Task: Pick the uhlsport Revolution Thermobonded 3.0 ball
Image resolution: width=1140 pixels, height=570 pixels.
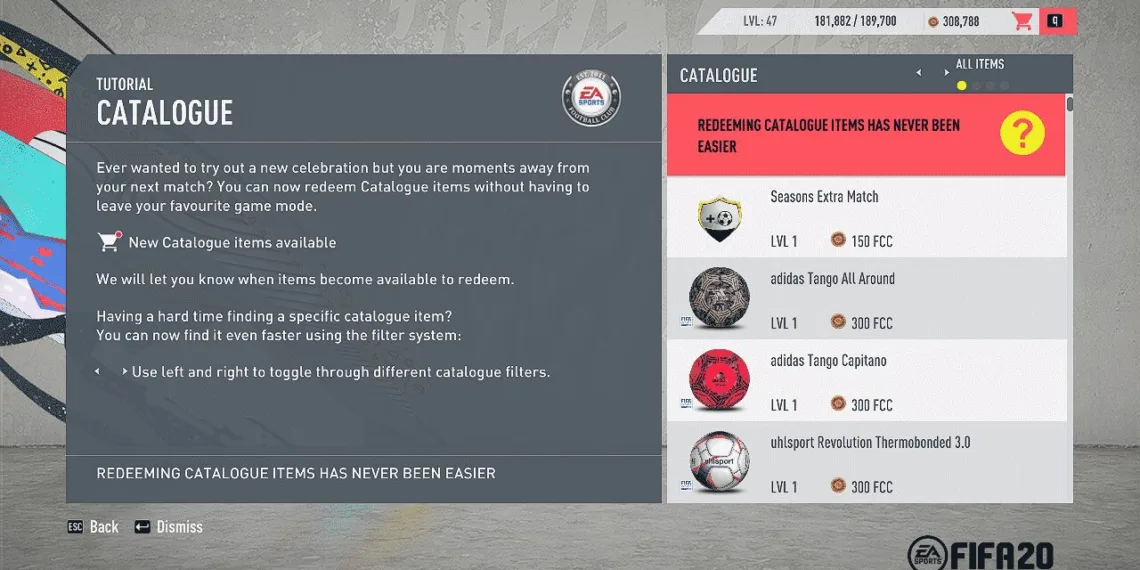Action: pyautogui.click(x=865, y=463)
